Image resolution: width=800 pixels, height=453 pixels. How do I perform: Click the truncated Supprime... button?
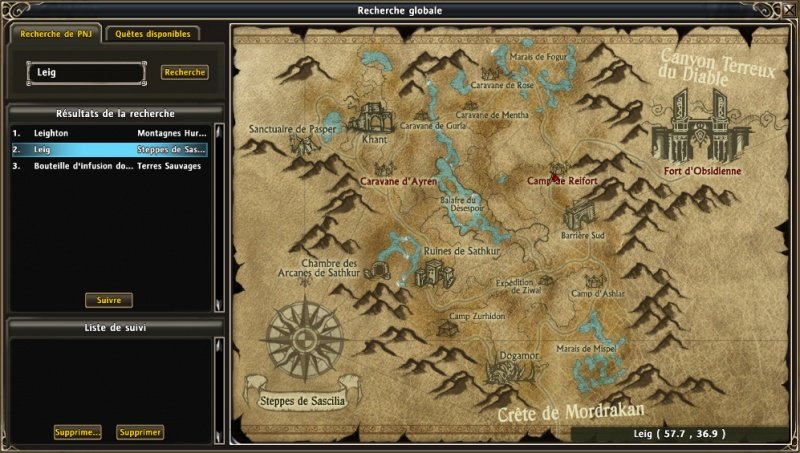point(78,432)
